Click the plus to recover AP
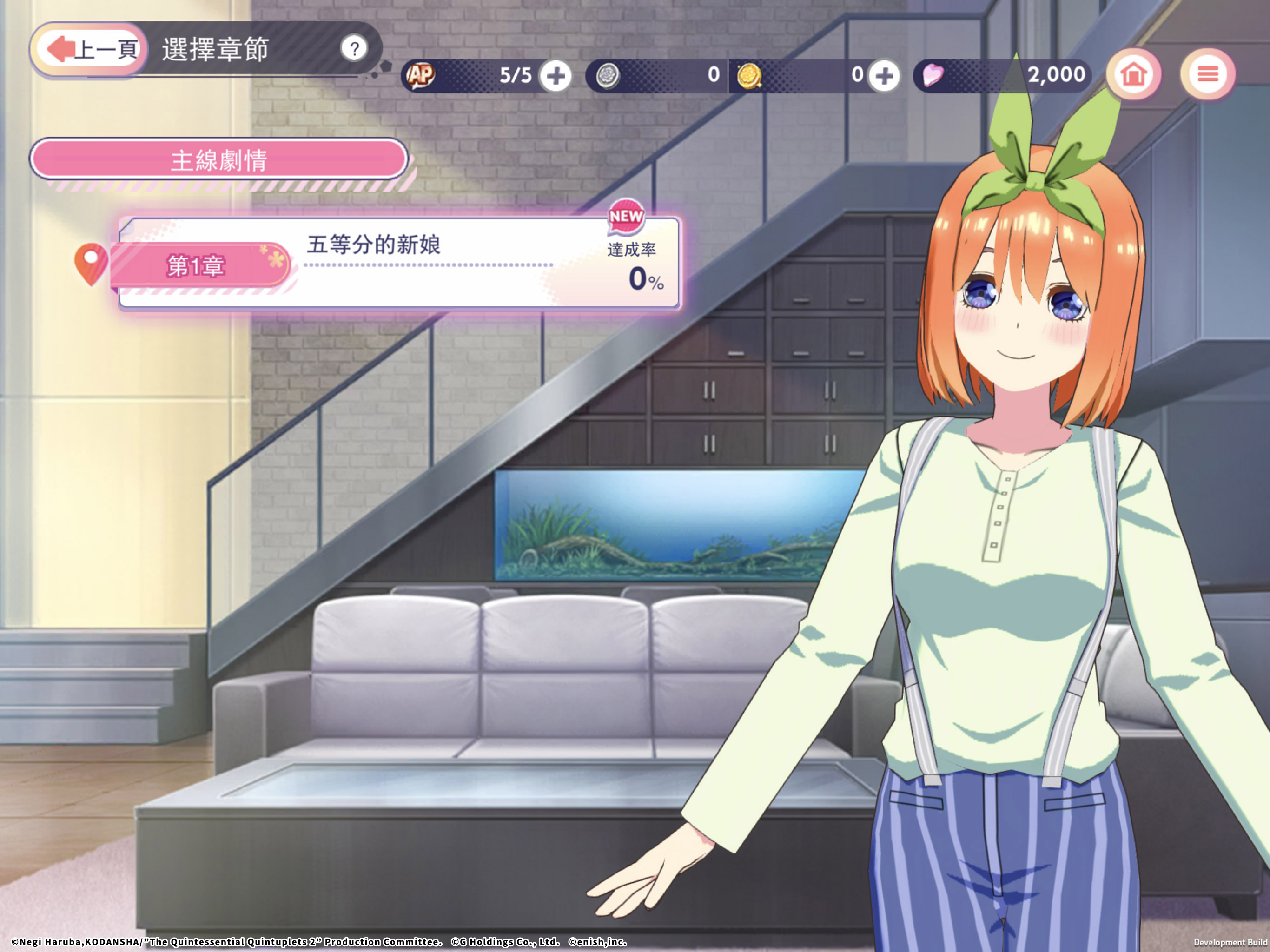The height and width of the screenshot is (952, 1270). (556, 75)
